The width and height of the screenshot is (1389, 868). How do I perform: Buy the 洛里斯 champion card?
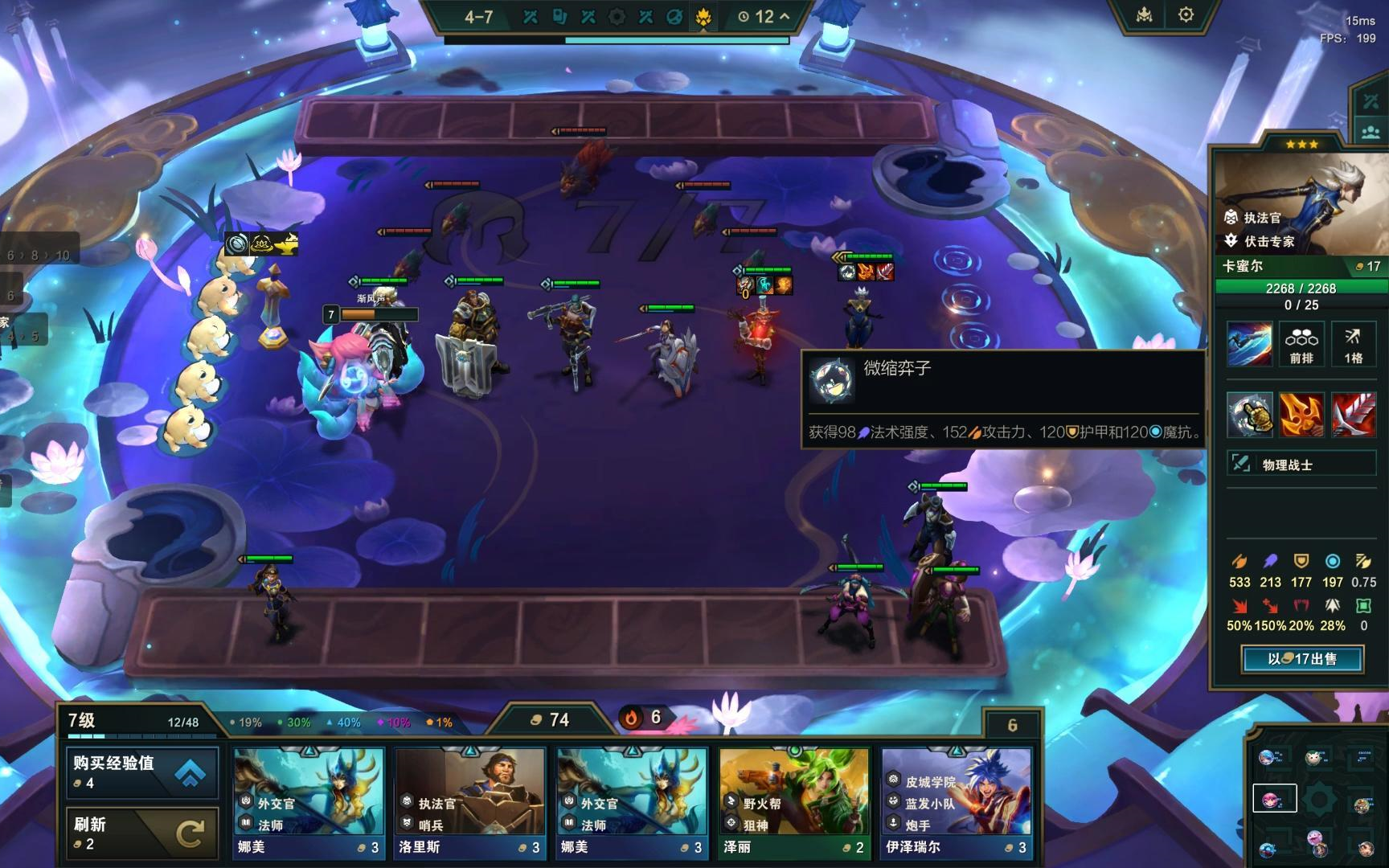tap(470, 802)
